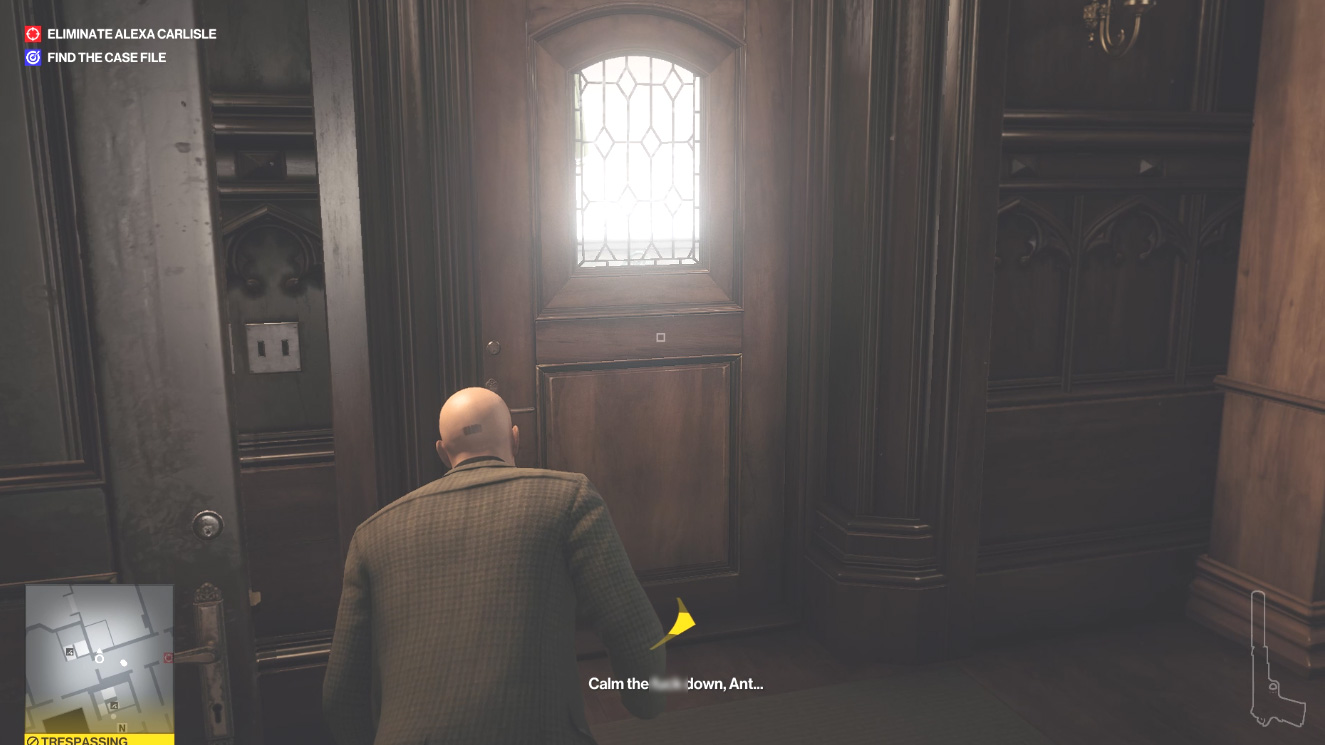Click the yellow waypoint arrow beside Agent 47
Screen dimensions: 1325x745
[x=676, y=625]
